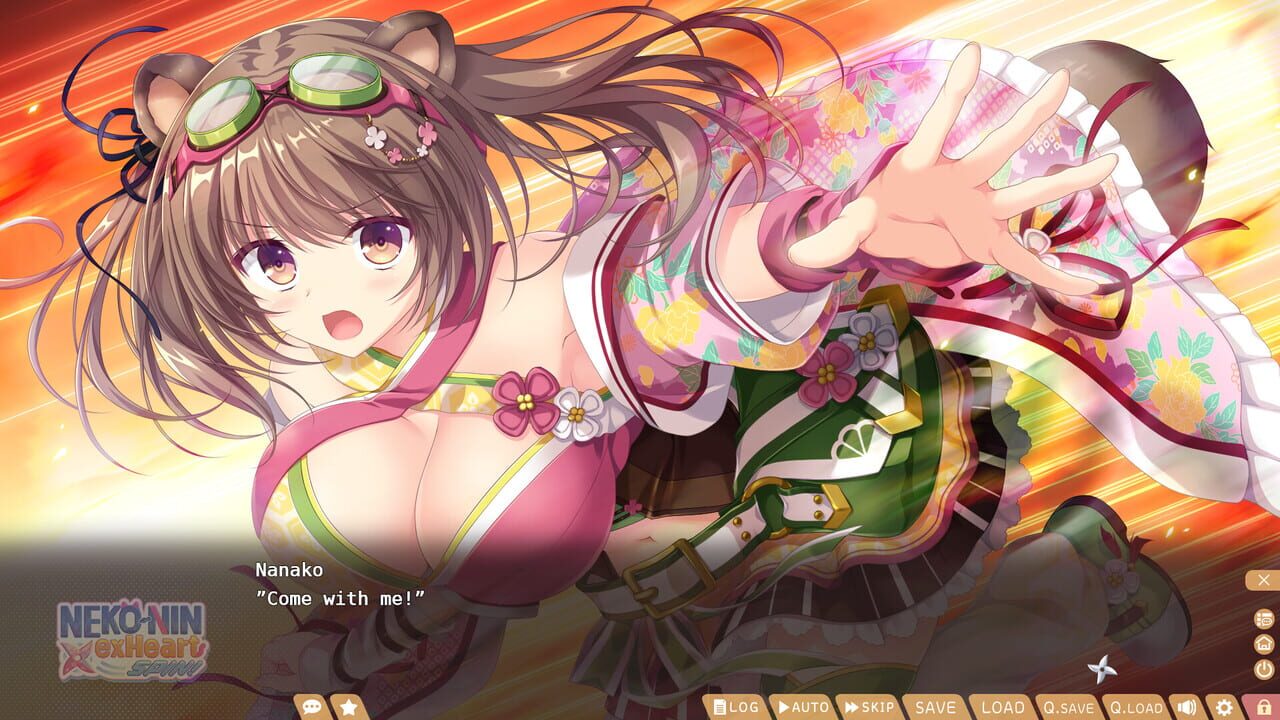Enable SKIP mode to fast-forward text

click(x=873, y=707)
